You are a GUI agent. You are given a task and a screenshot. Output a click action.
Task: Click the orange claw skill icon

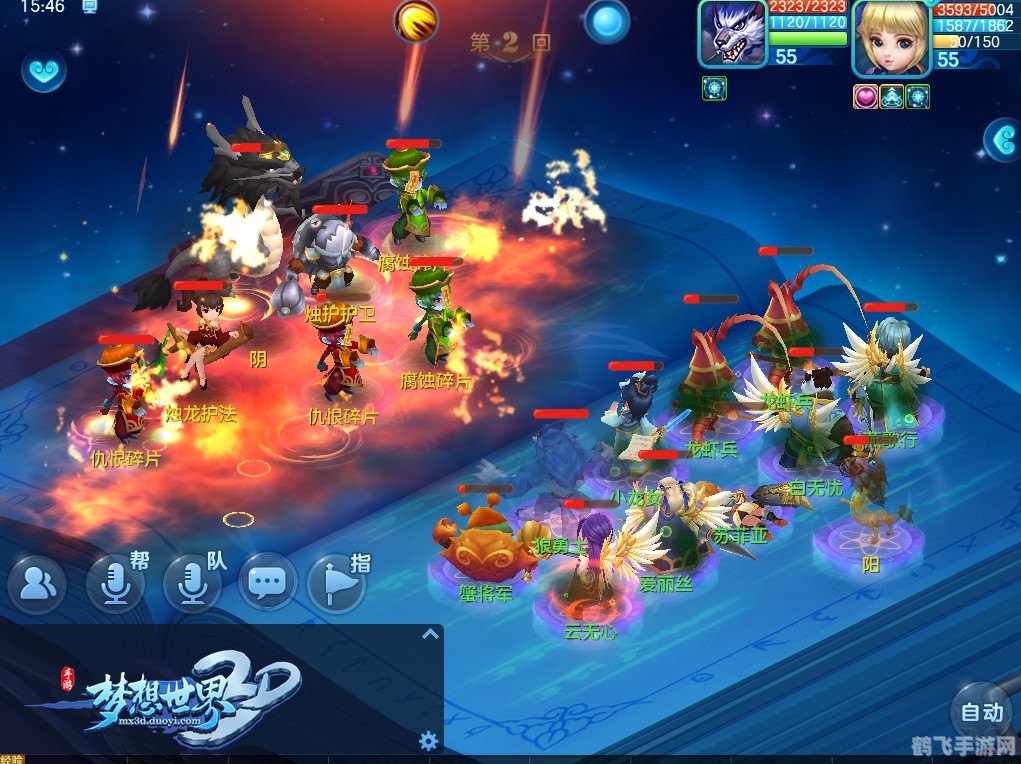click(x=416, y=21)
